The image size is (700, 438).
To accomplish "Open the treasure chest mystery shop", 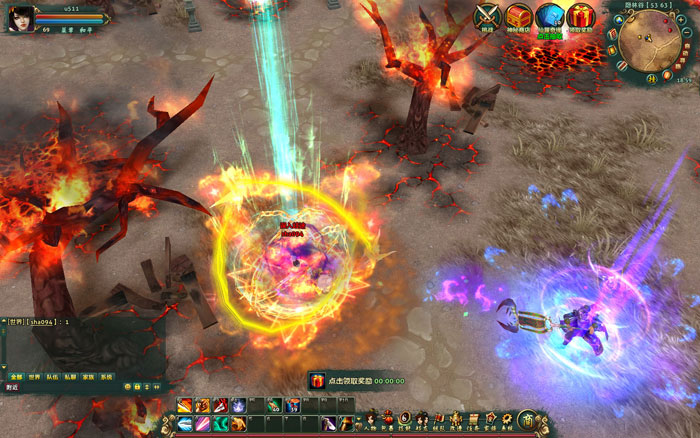I will click(518, 16).
